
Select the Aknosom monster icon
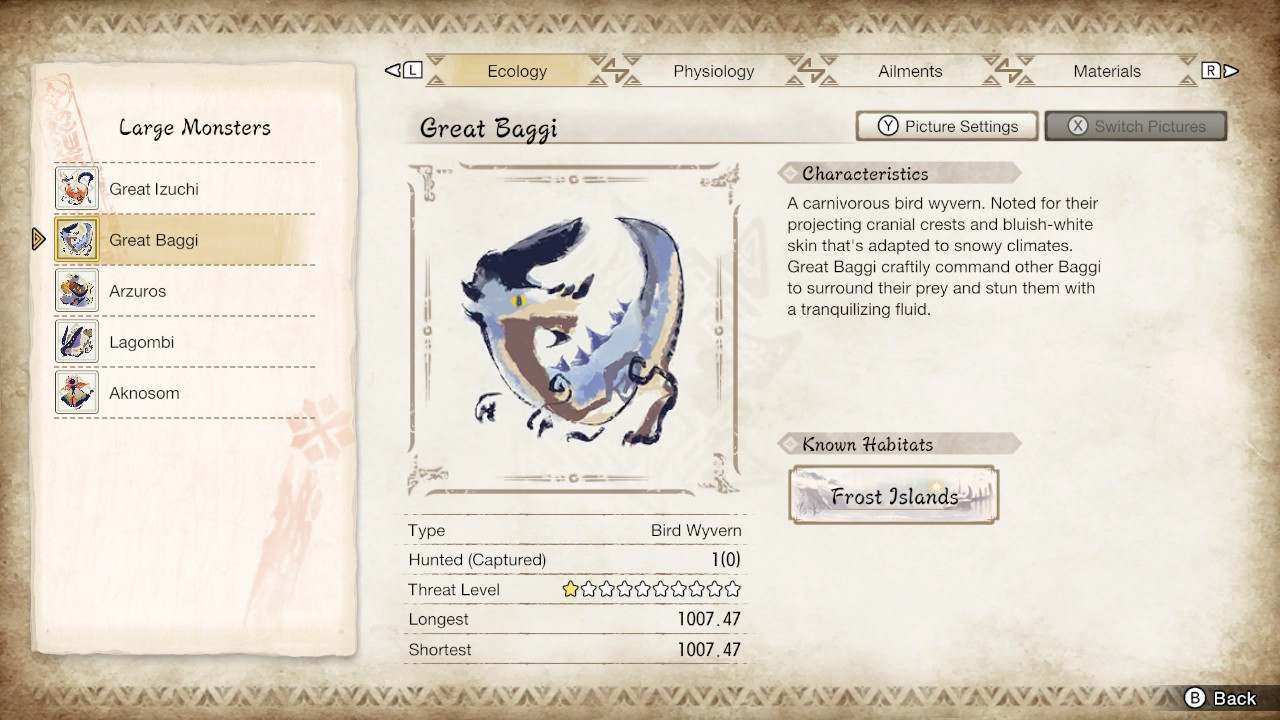77,392
